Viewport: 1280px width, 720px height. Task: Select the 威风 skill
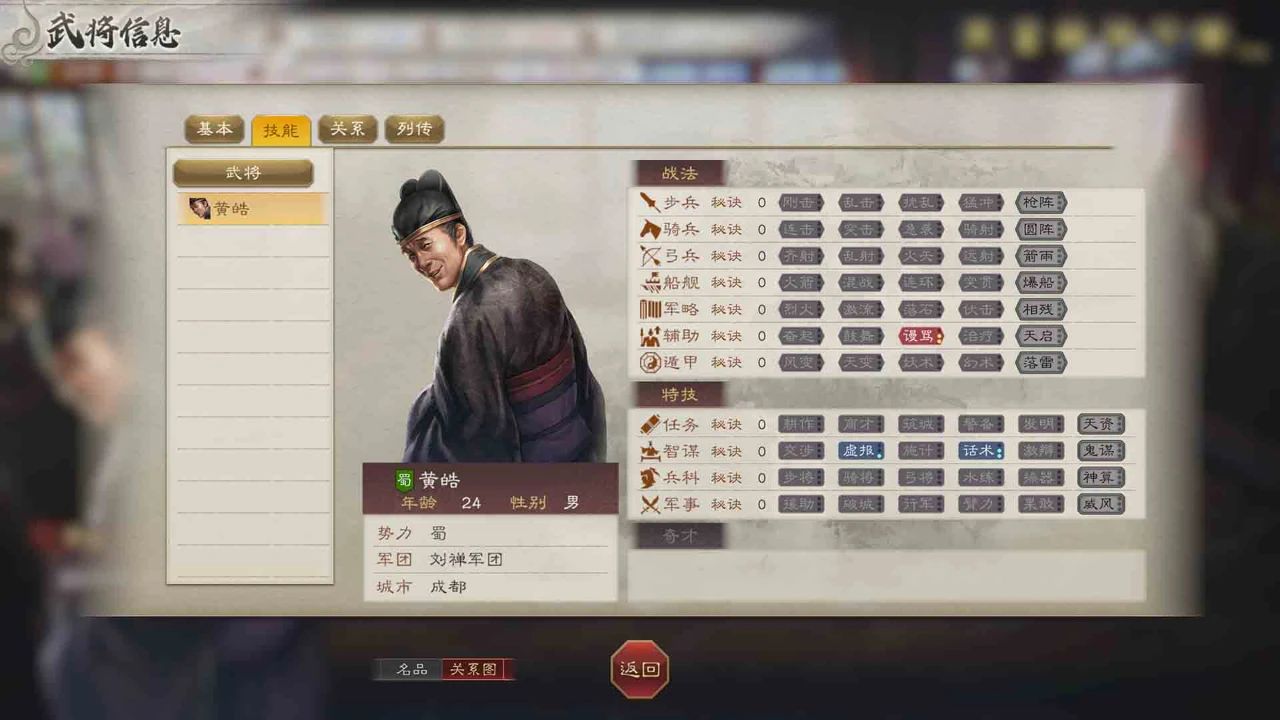(x=1101, y=504)
